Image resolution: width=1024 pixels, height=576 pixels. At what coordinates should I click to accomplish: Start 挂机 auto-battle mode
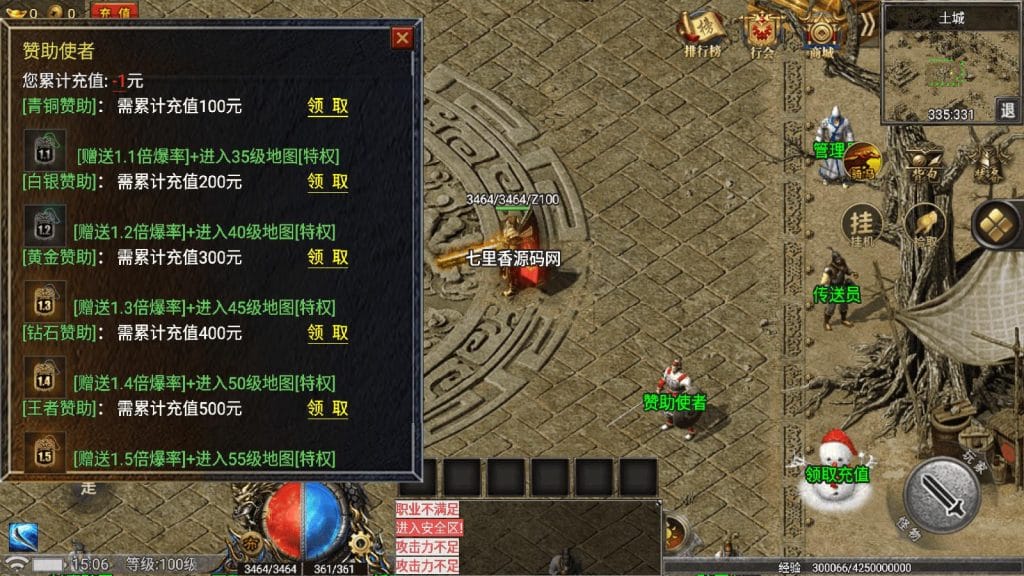[860, 226]
